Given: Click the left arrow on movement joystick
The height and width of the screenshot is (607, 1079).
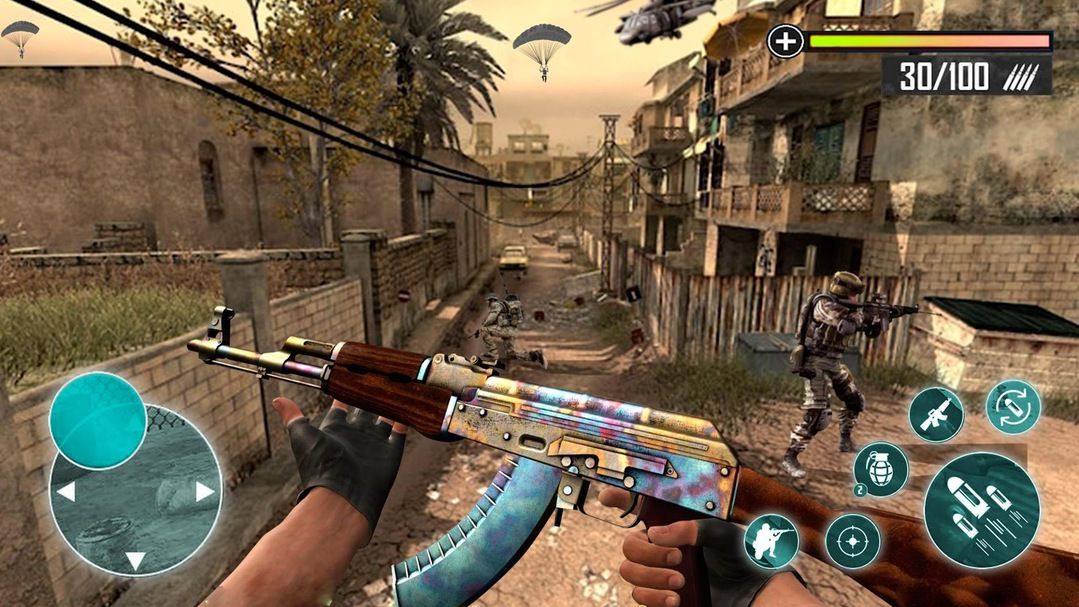Looking at the screenshot, I should [x=65, y=491].
